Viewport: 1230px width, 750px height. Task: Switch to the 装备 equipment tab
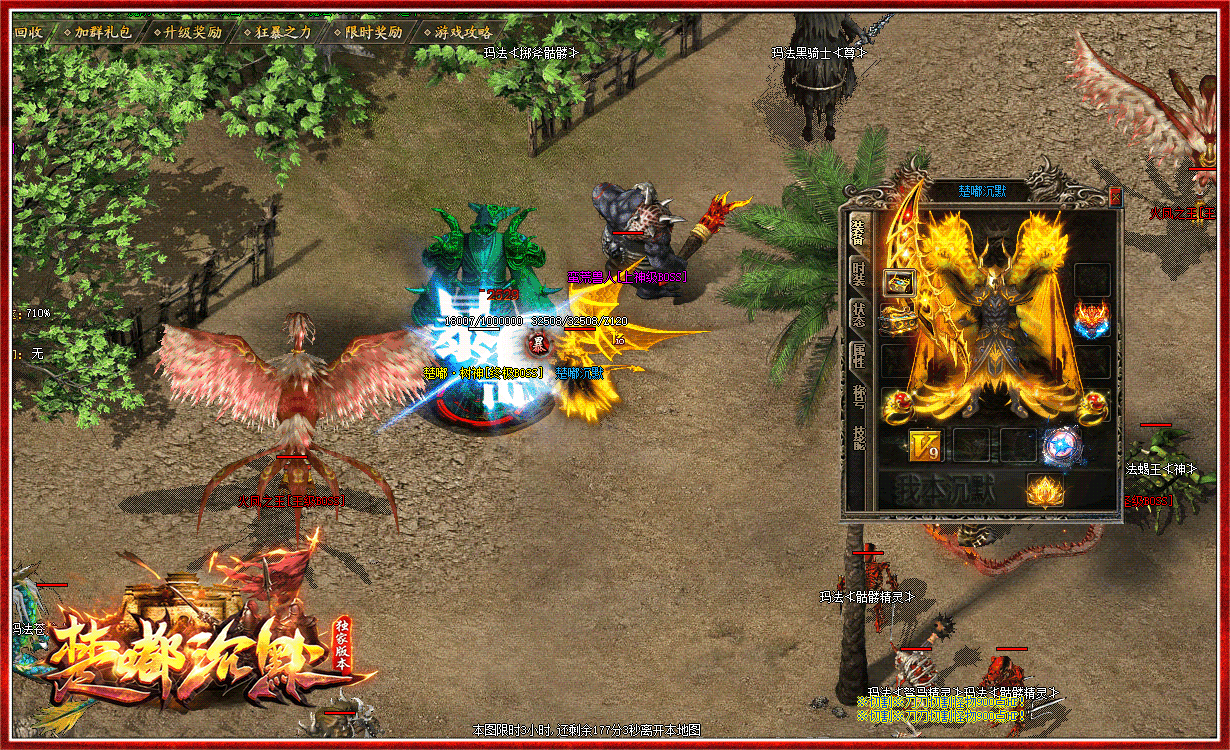pos(858,231)
